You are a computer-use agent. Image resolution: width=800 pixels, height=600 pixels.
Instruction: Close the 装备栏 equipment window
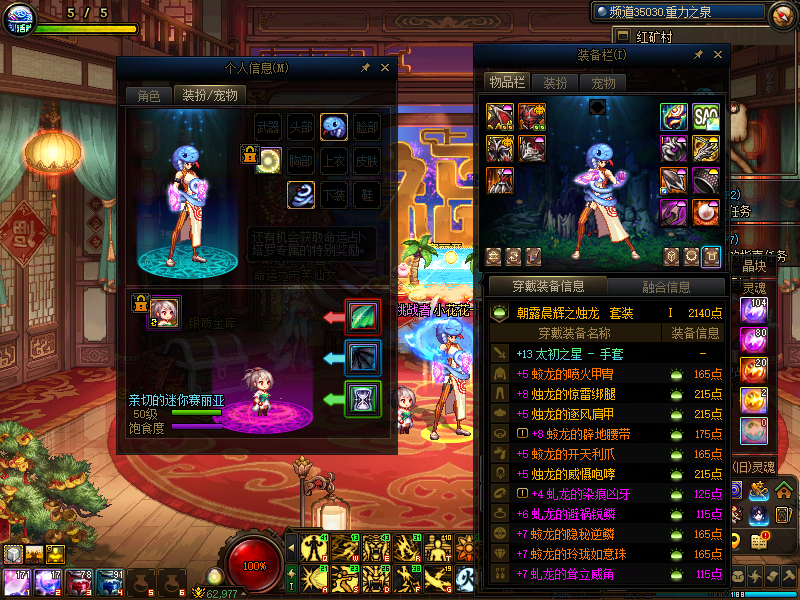pyautogui.click(x=717, y=56)
